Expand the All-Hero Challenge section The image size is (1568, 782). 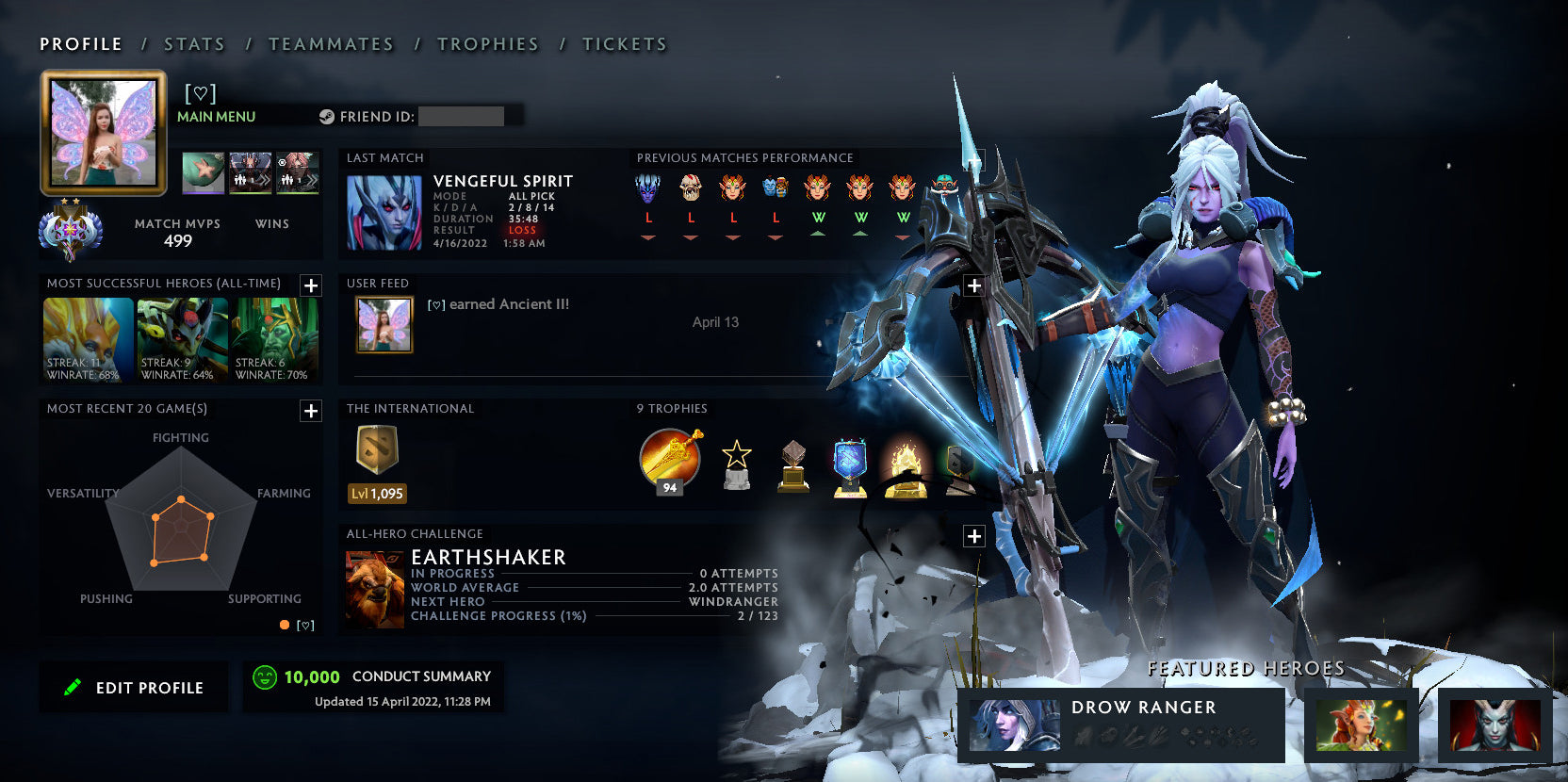tap(973, 535)
